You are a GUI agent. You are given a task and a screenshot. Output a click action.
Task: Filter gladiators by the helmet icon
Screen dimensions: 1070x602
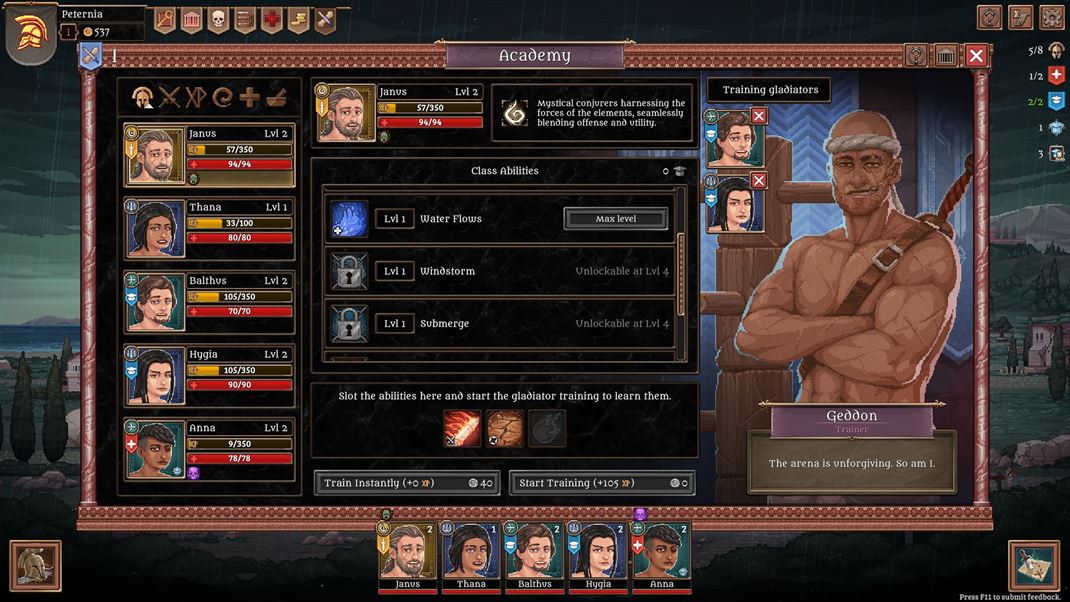coord(143,97)
